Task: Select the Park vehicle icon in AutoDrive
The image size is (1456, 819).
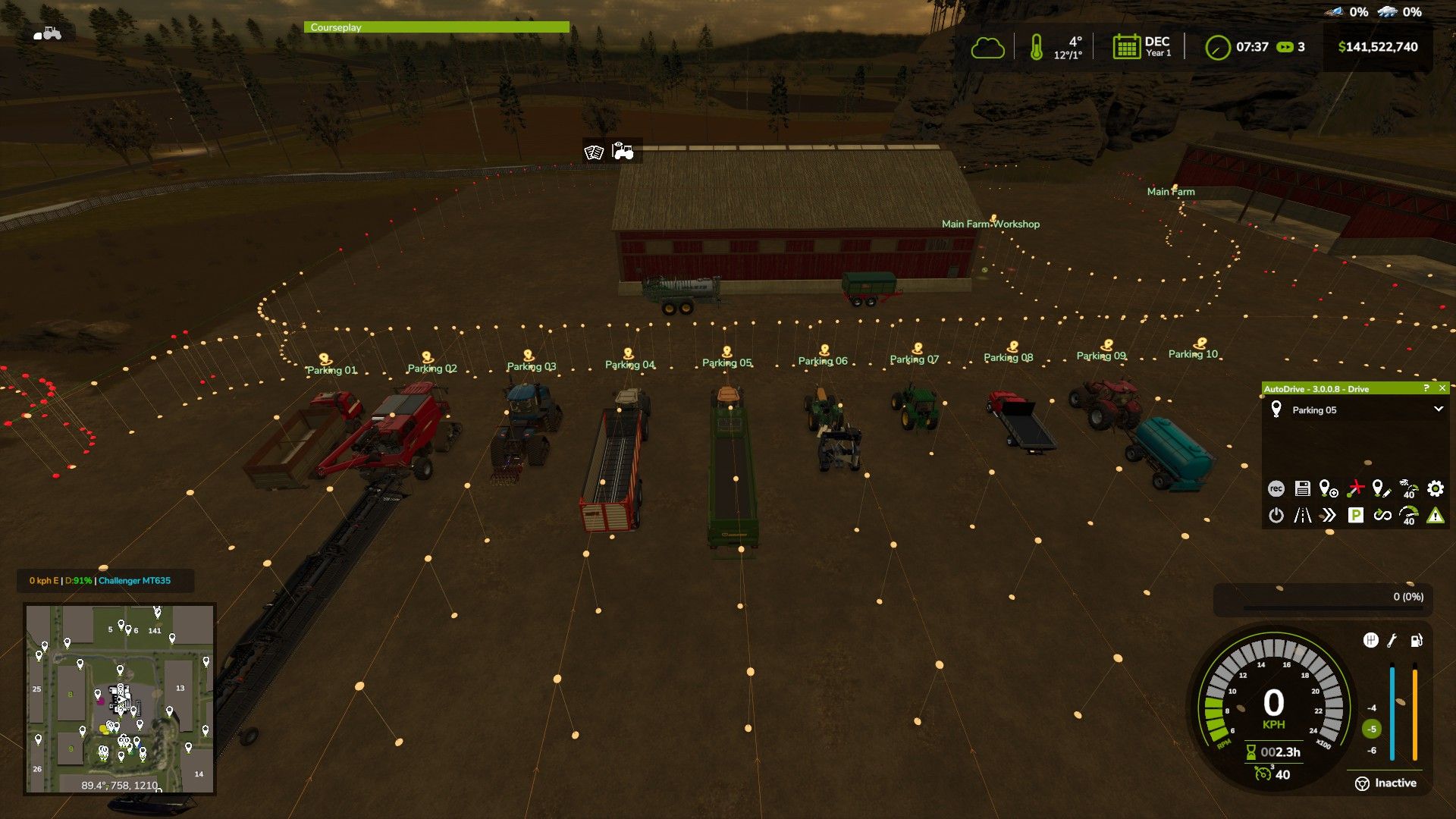Action: coord(1355,514)
